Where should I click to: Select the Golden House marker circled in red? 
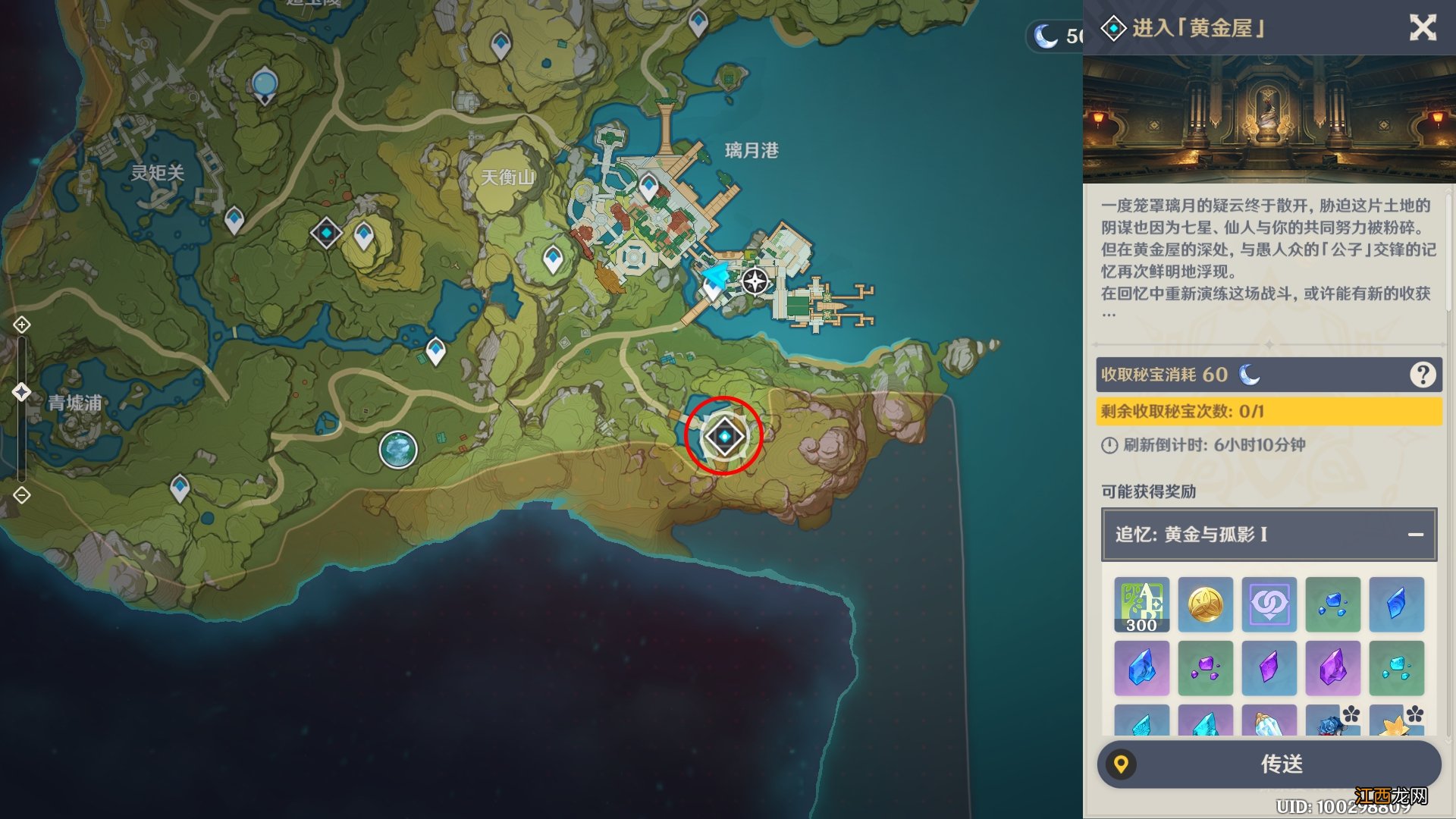[x=724, y=437]
